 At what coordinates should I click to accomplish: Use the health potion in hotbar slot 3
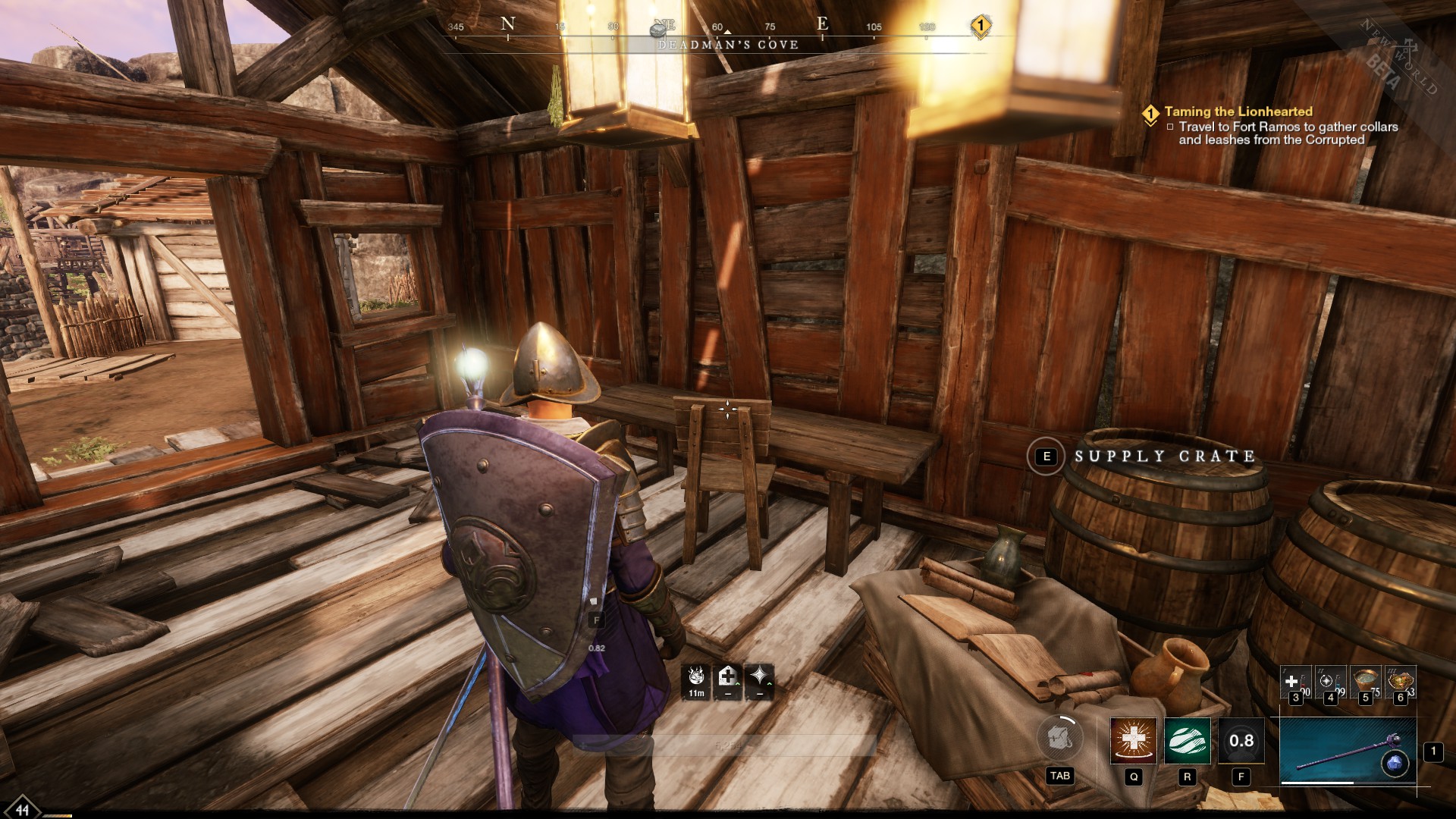[x=1297, y=680]
